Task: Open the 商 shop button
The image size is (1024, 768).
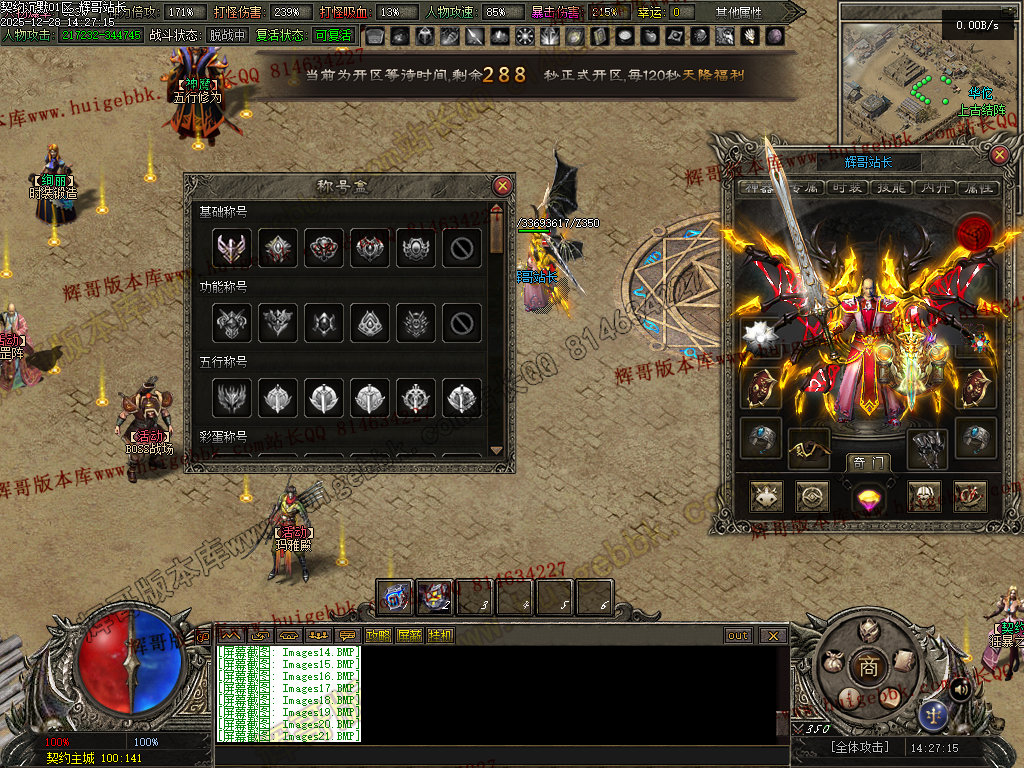Action: pyautogui.click(x=869, y=666)
